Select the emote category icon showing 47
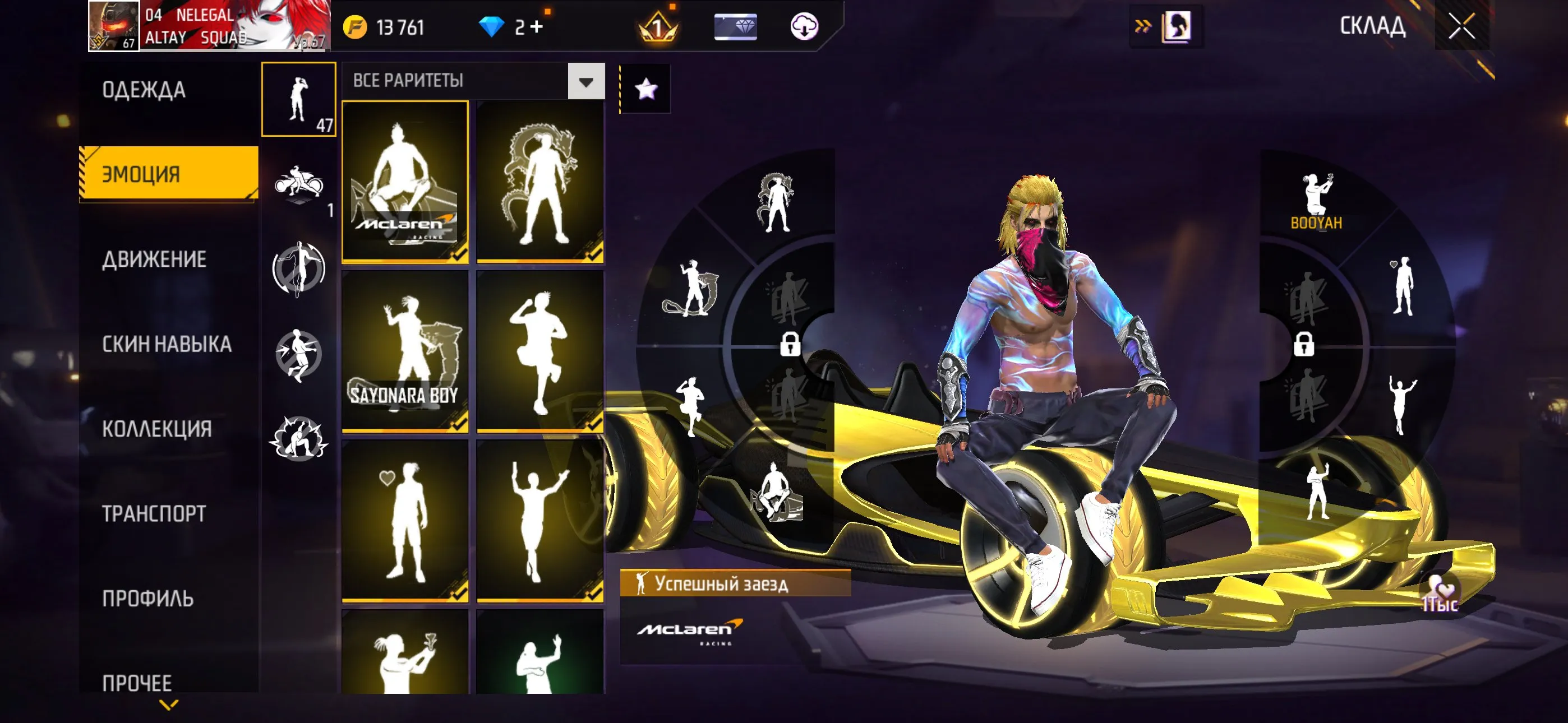The height and width of the screenshot is (723, 1568). tap(298, 100)
